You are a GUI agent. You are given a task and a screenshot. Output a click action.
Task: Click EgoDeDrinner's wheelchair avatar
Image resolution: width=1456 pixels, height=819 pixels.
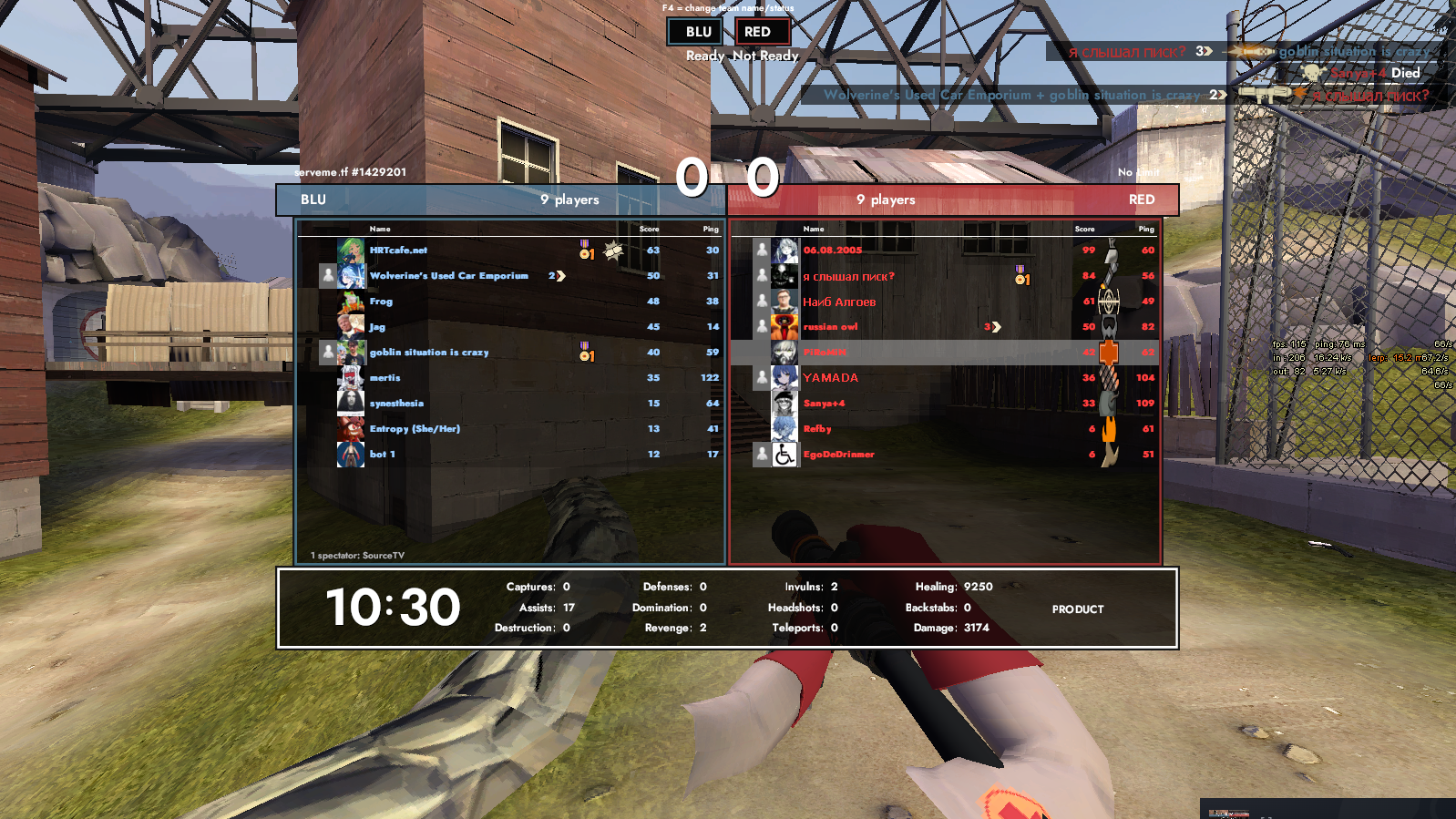click(784, 455)
